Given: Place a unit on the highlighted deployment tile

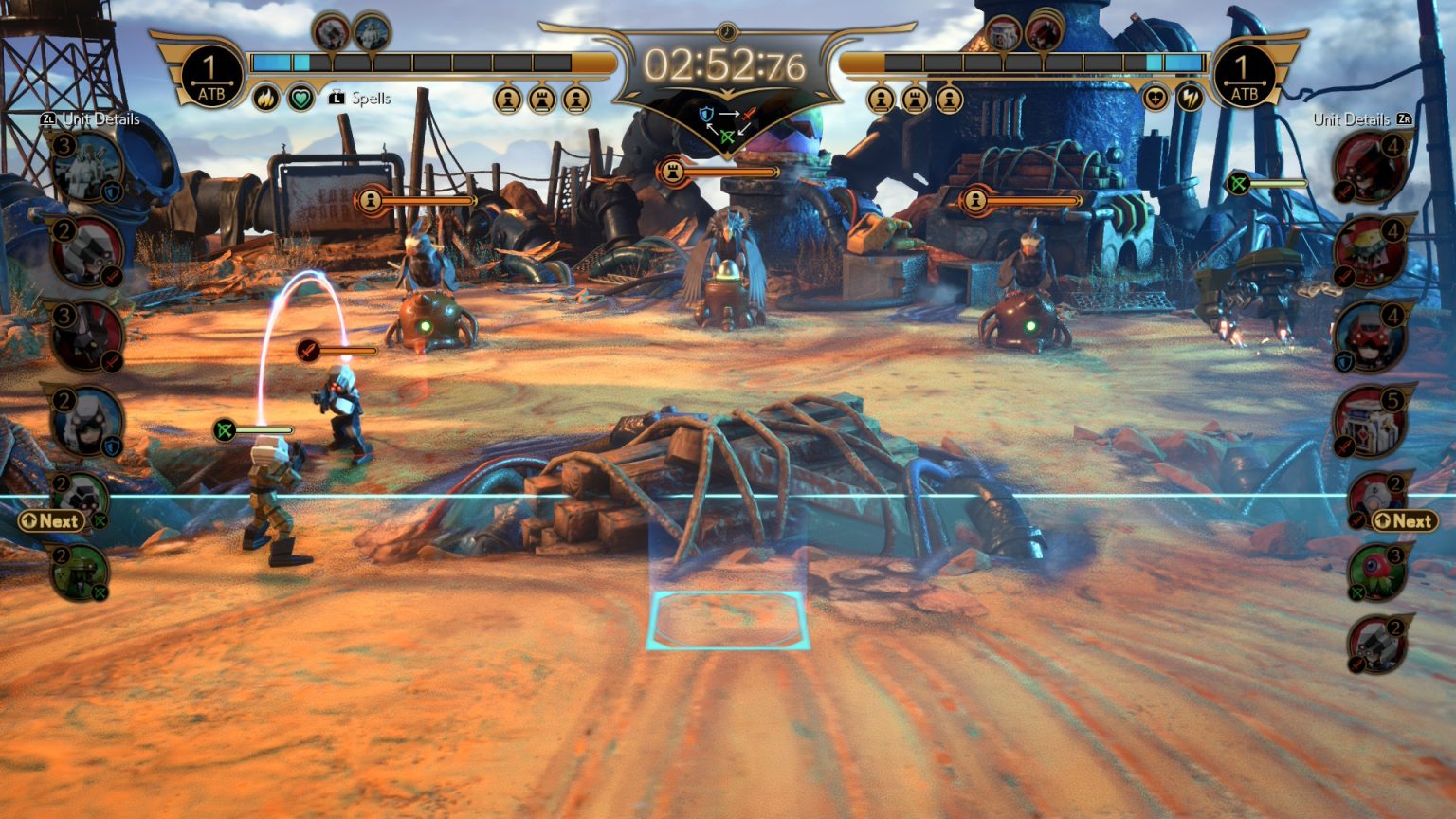Looking at the screenshot, I should pyautogui.click(x=727, y=620).
